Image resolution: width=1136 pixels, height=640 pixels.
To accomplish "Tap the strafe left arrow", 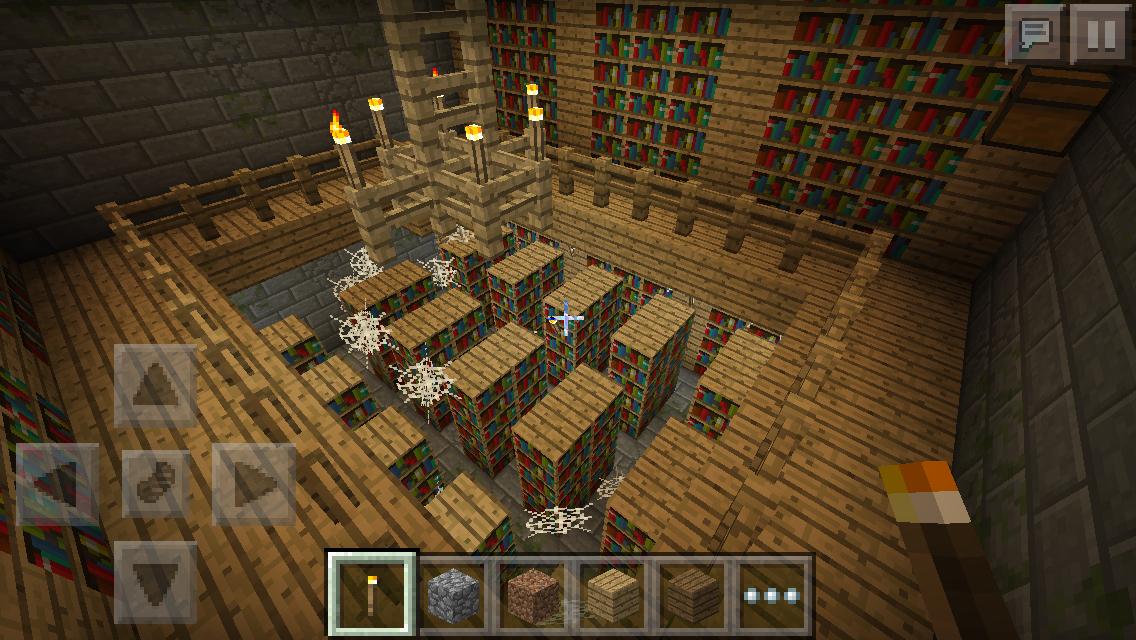I will coord(59,484).
